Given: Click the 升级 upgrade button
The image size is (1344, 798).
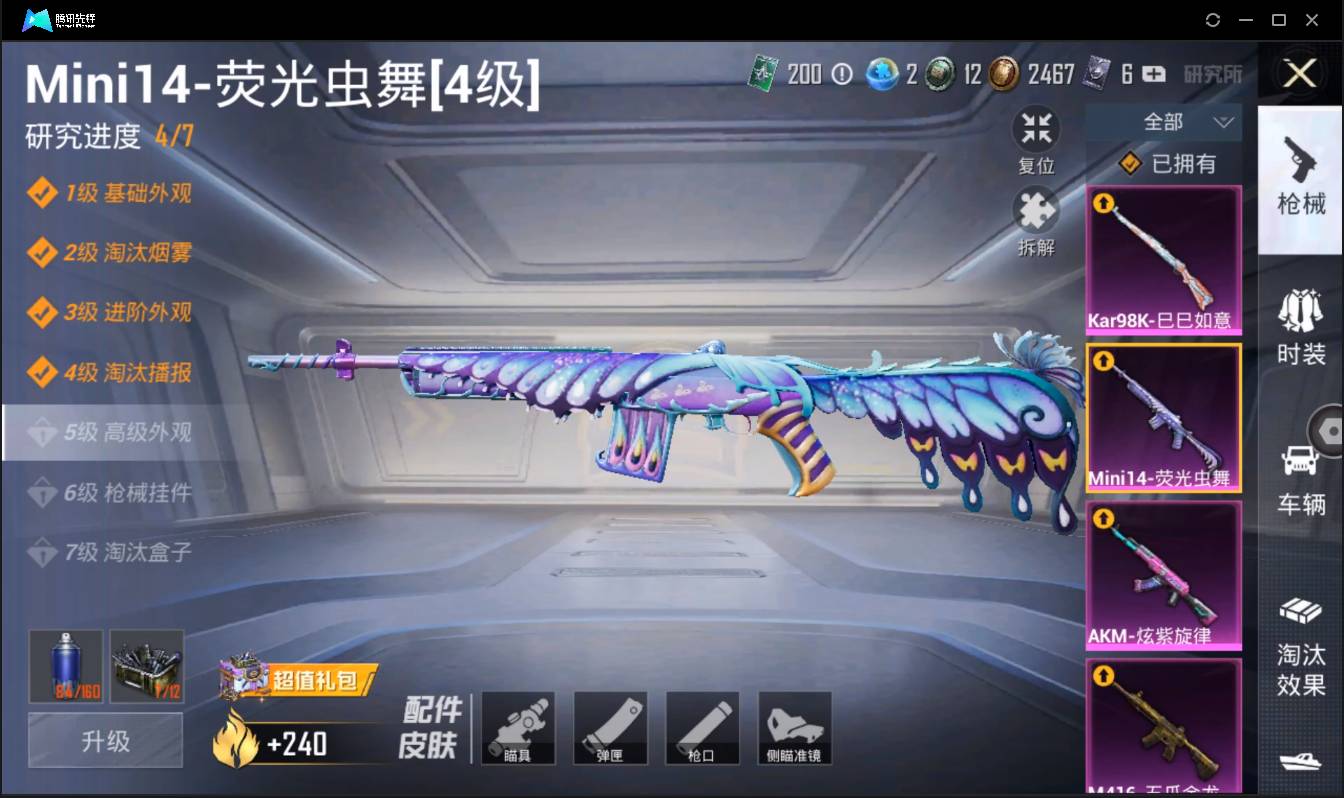Looking at the screenshot, I should (104, 741).
